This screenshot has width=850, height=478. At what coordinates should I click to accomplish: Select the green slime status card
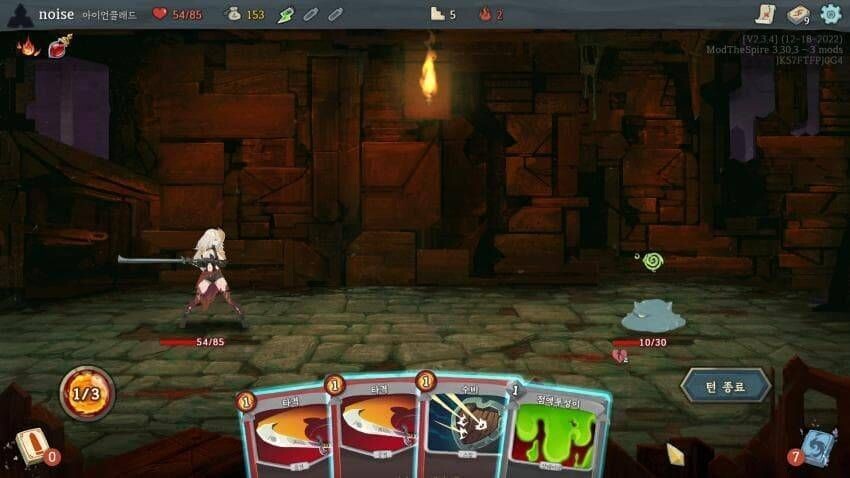click(x=557, y=432)
